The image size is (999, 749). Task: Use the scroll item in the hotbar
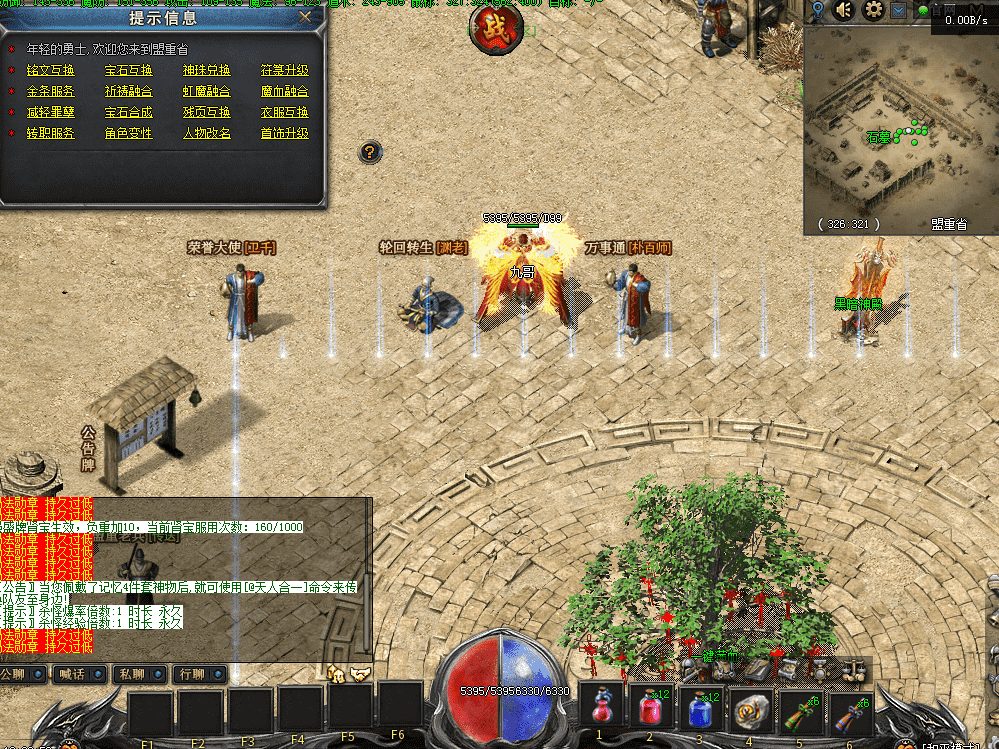click(750, 708)
